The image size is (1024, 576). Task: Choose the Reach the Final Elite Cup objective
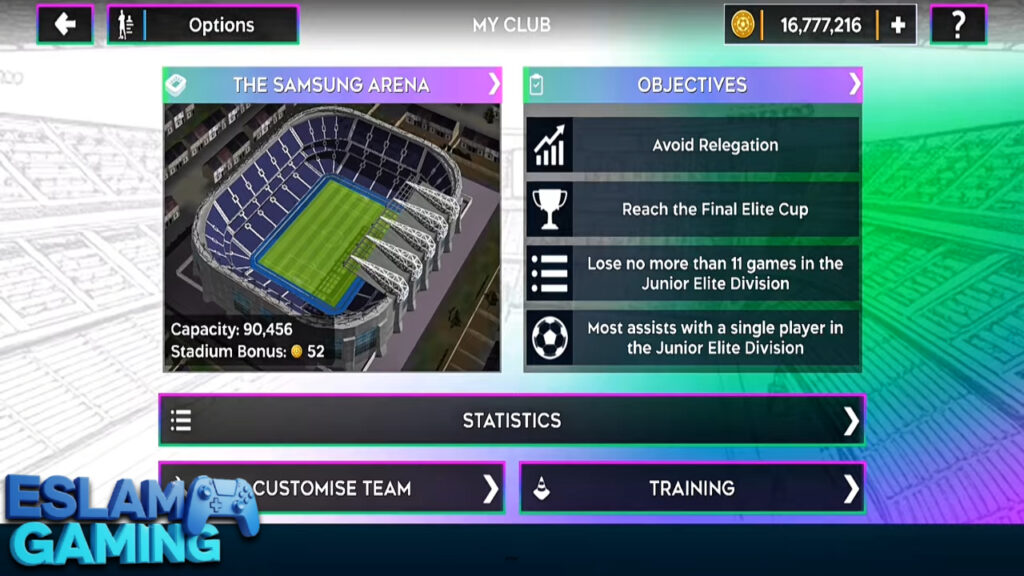(692, 209)
